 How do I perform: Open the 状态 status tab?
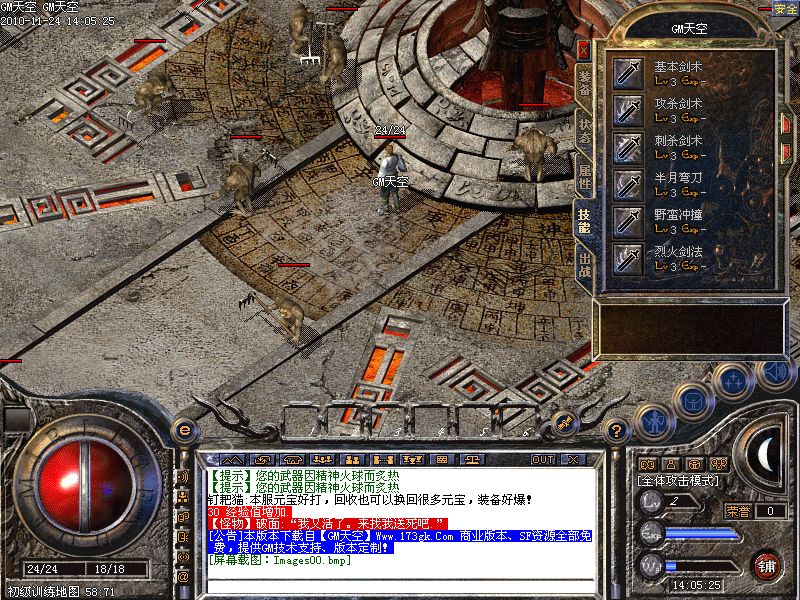pos(584,130)
